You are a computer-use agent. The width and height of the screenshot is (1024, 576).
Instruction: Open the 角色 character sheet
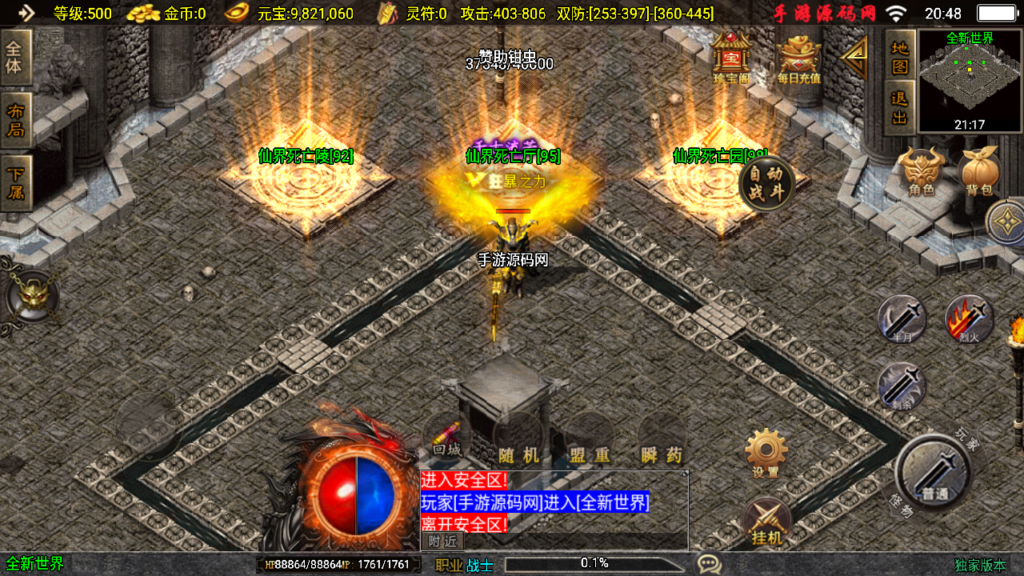pos(921,172)
